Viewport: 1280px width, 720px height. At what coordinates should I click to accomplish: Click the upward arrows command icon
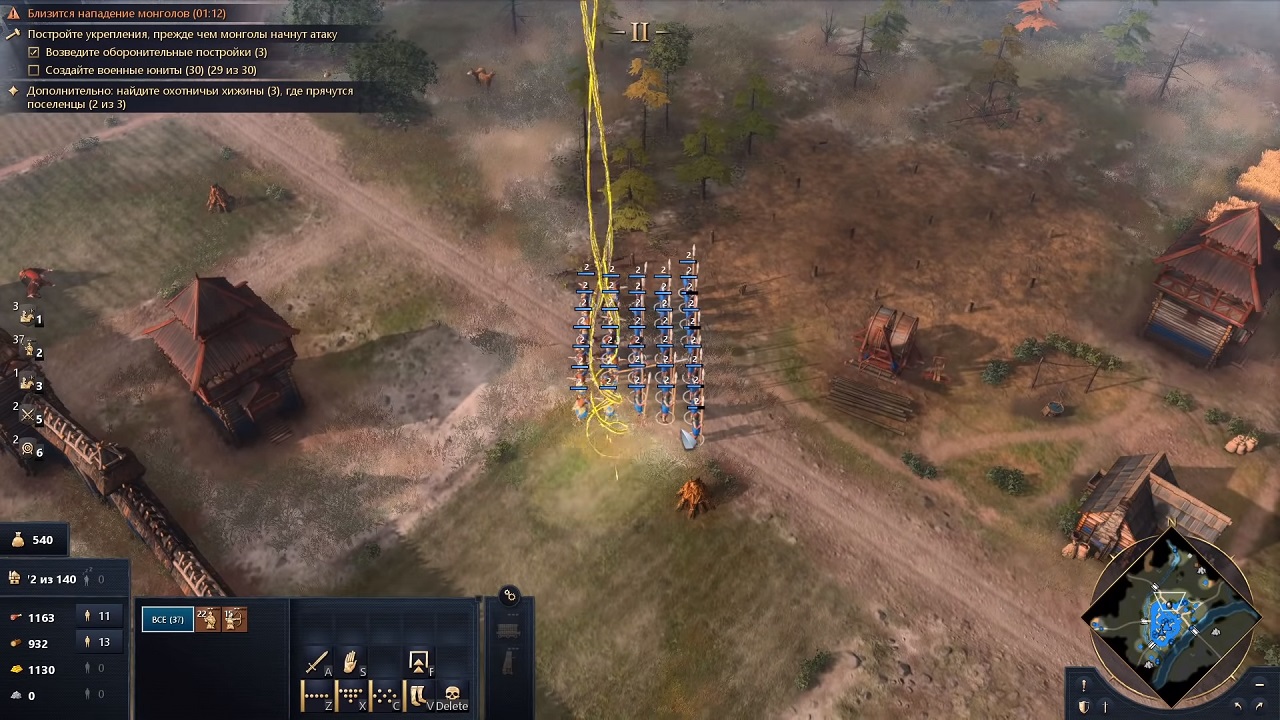click(418, 662)
